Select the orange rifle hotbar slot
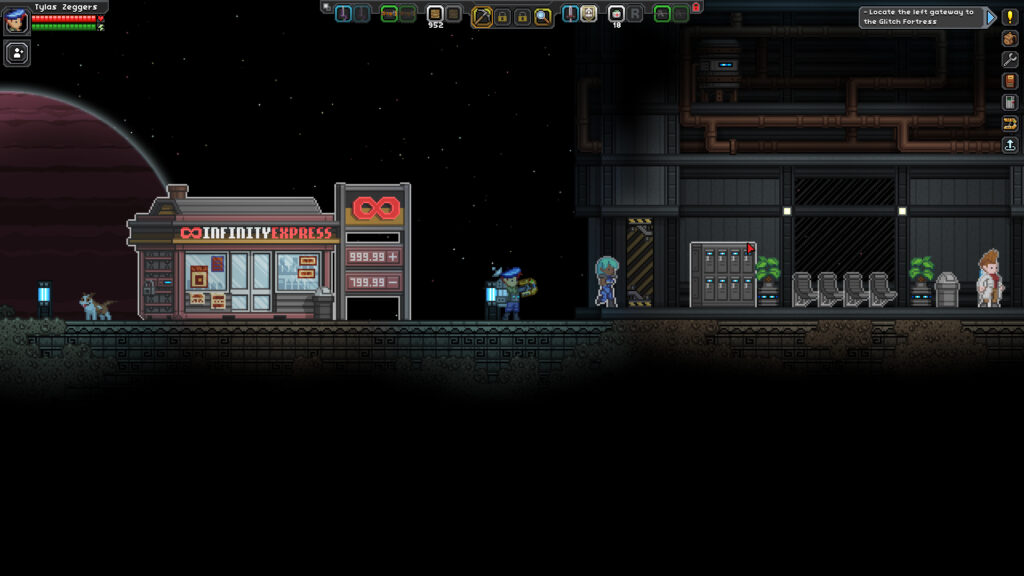 390,14
